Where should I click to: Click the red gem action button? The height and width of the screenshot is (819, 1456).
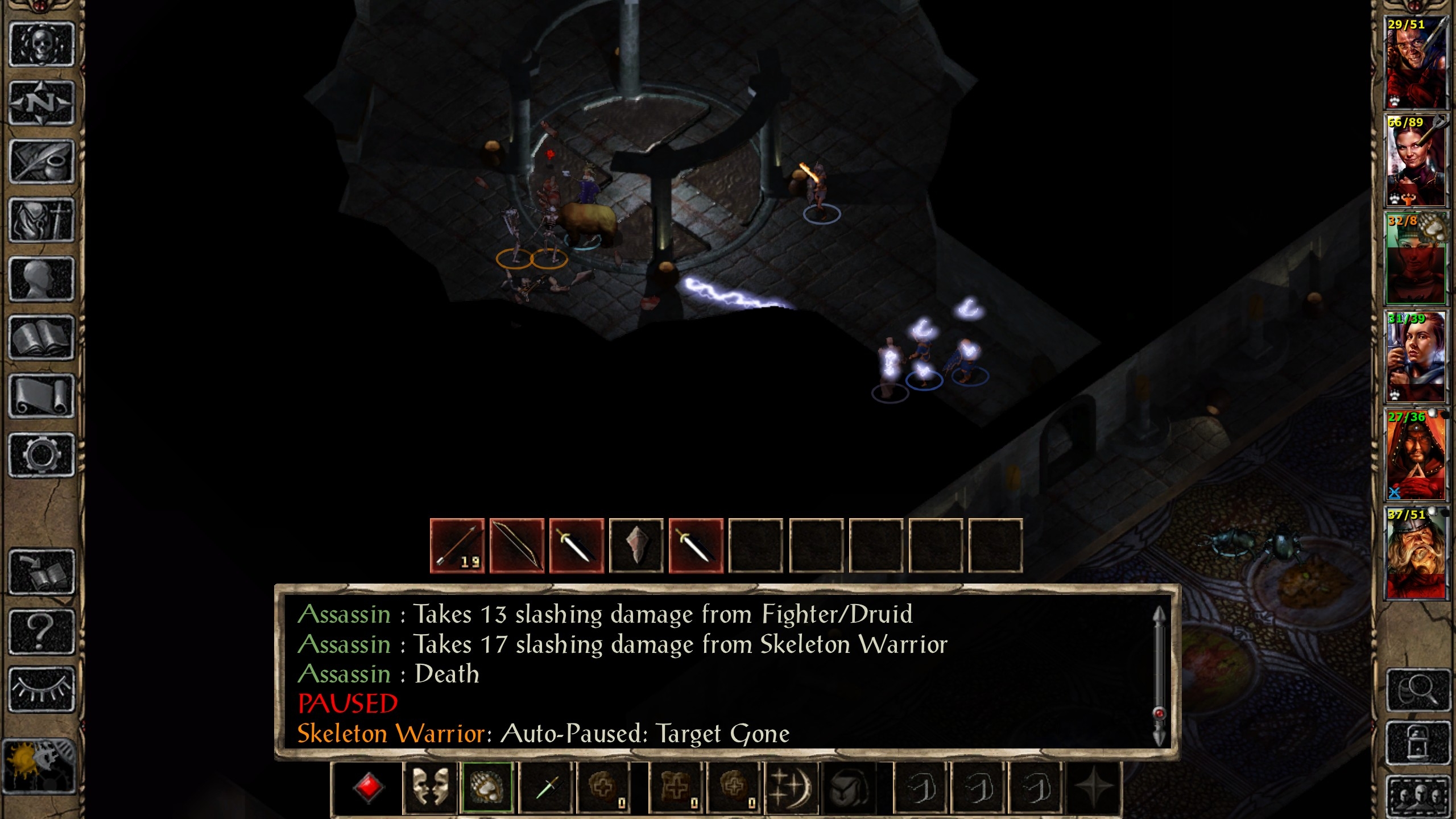tap(367, 788)
